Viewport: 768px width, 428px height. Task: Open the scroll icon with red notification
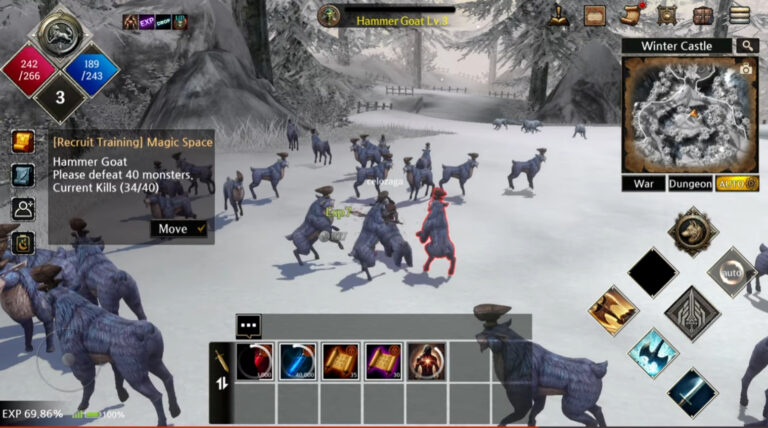(630, 15)
